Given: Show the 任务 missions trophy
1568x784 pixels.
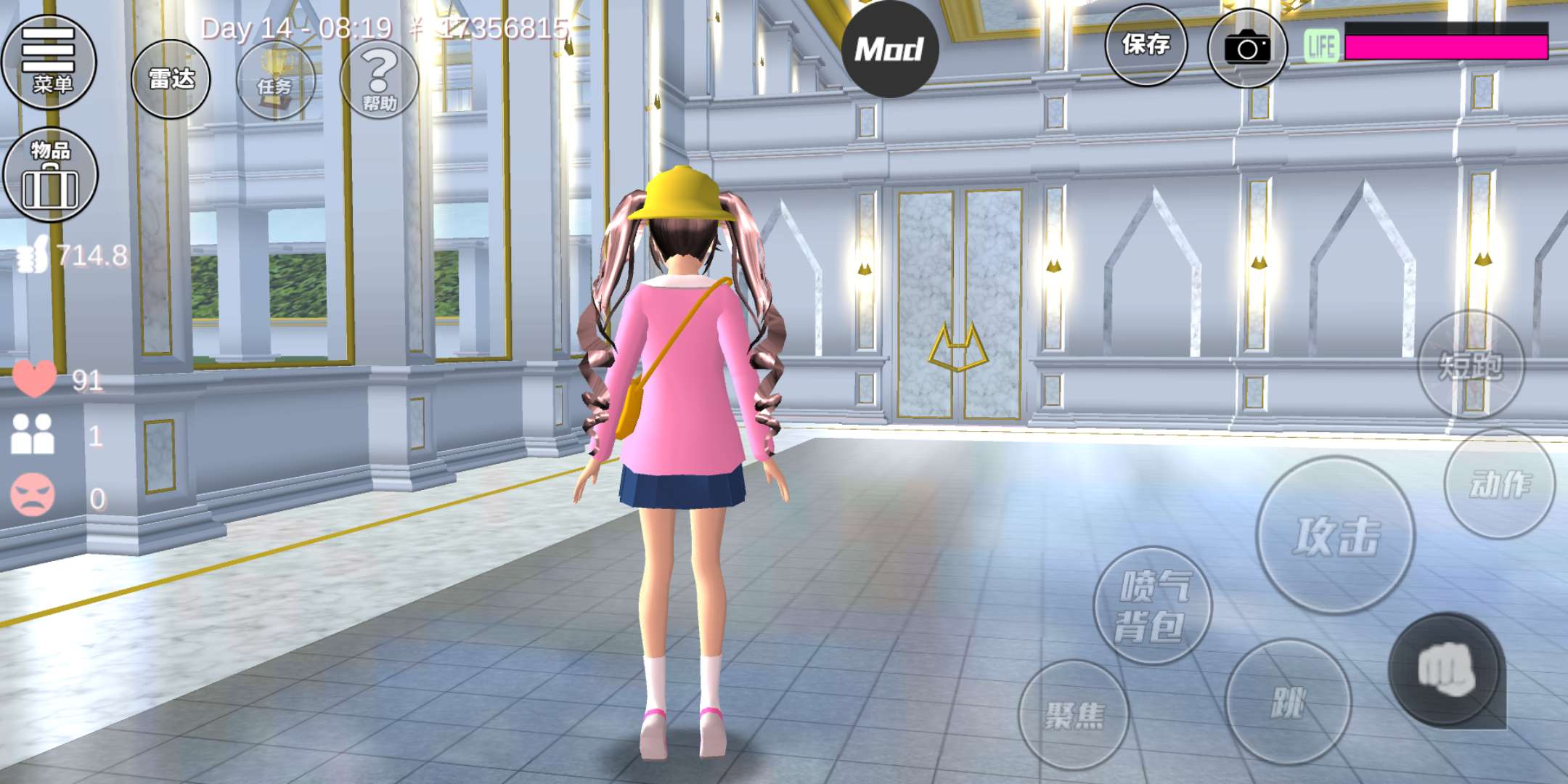Looking at the screenshot, I should point(276,81).
